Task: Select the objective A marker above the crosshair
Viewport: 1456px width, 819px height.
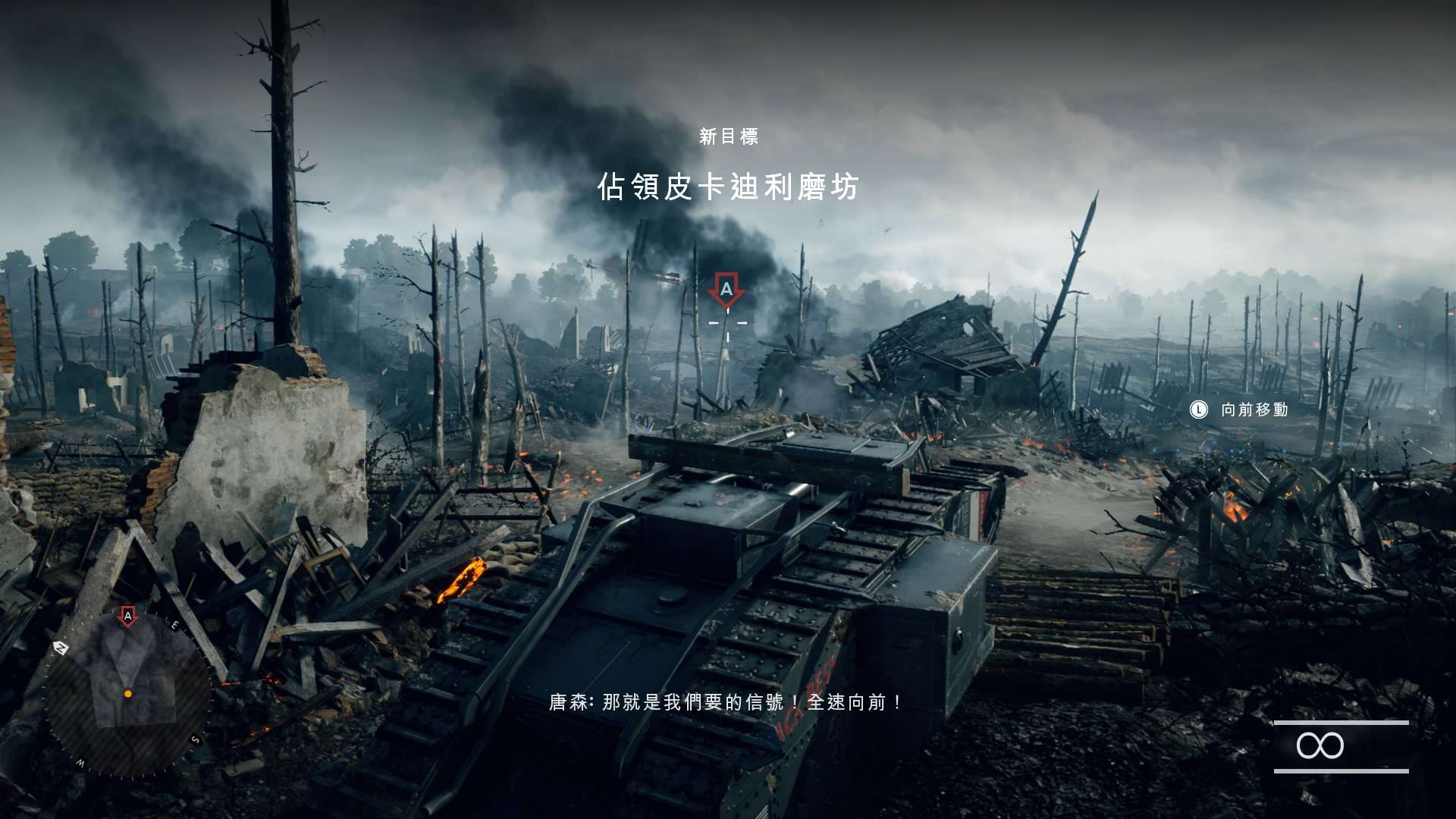Action: pos(726,290)
